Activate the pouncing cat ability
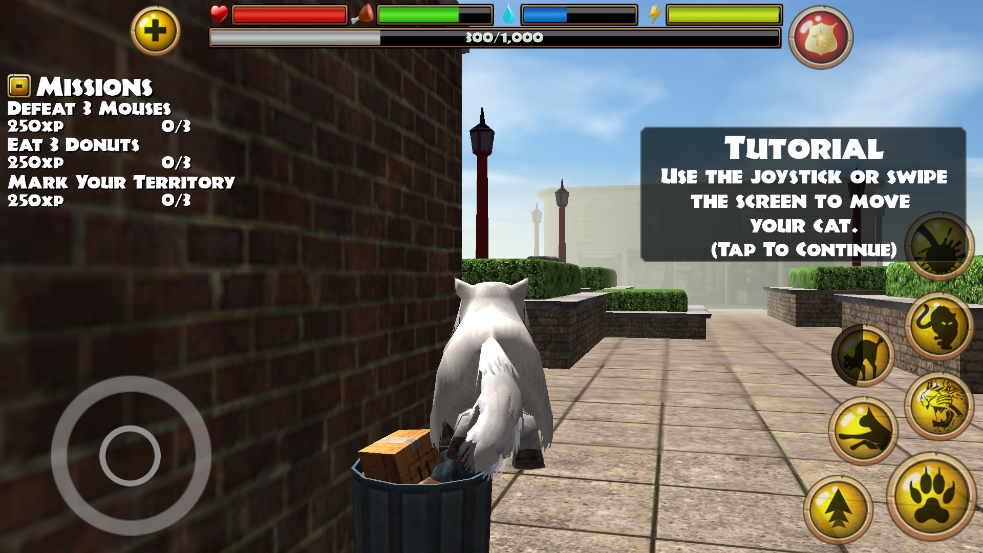 click(863, 431)
